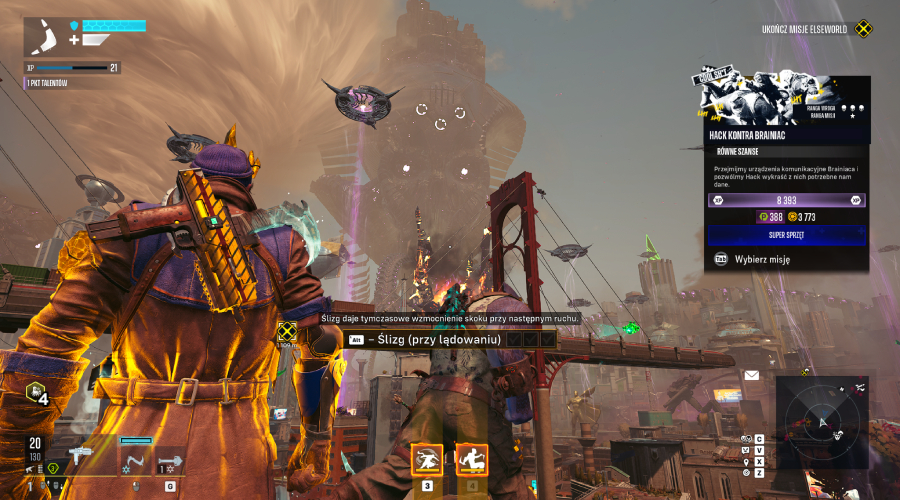
Task: Click the Elseworld mission objective marker icon
Action: pyautogui.click(x=863, y=28)
